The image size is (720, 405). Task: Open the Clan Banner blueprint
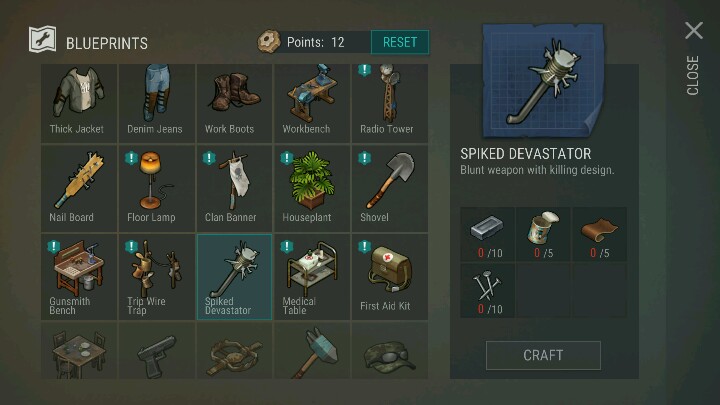[234, 188]
